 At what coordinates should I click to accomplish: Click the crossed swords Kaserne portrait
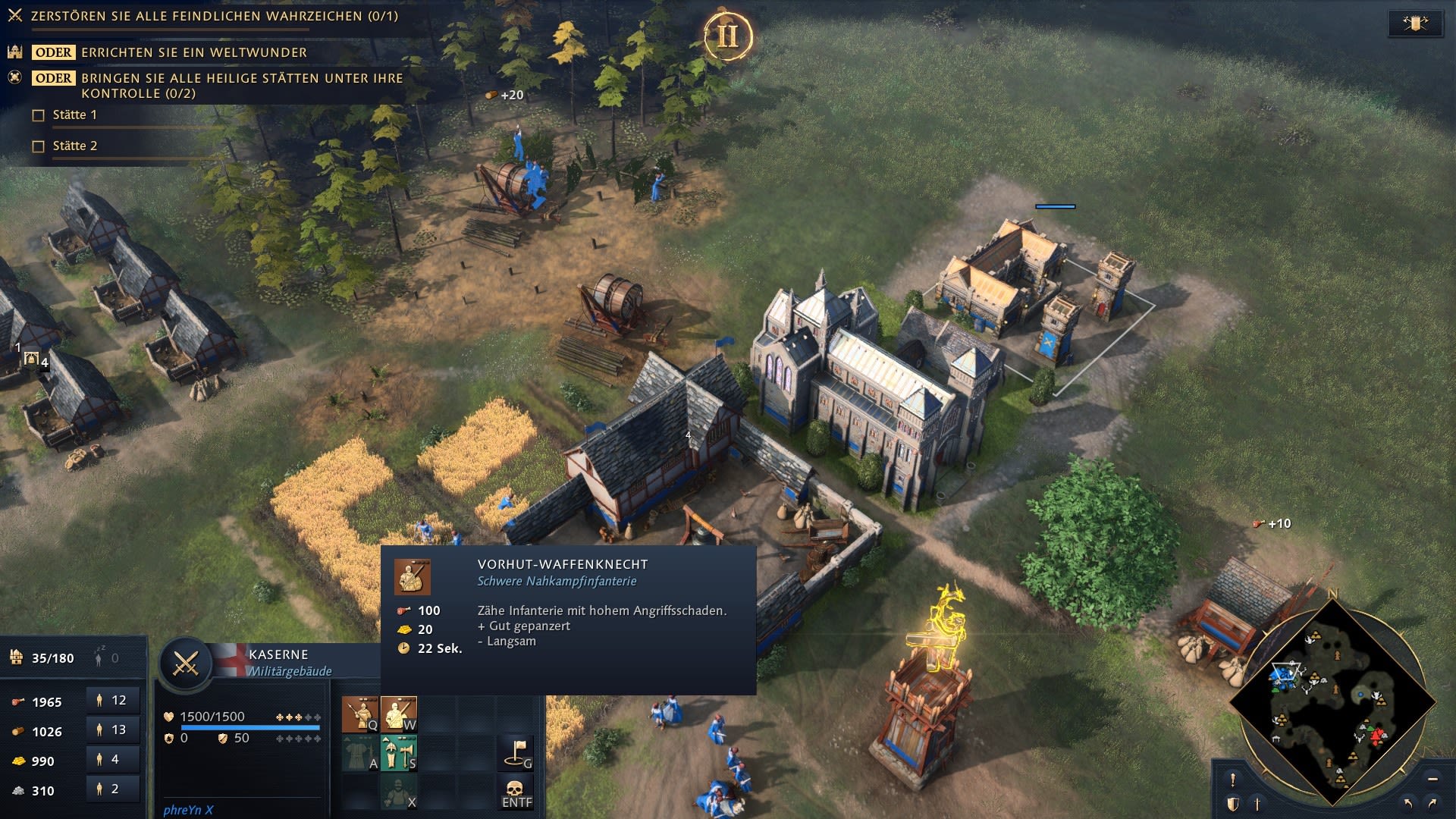click(186, 664)
